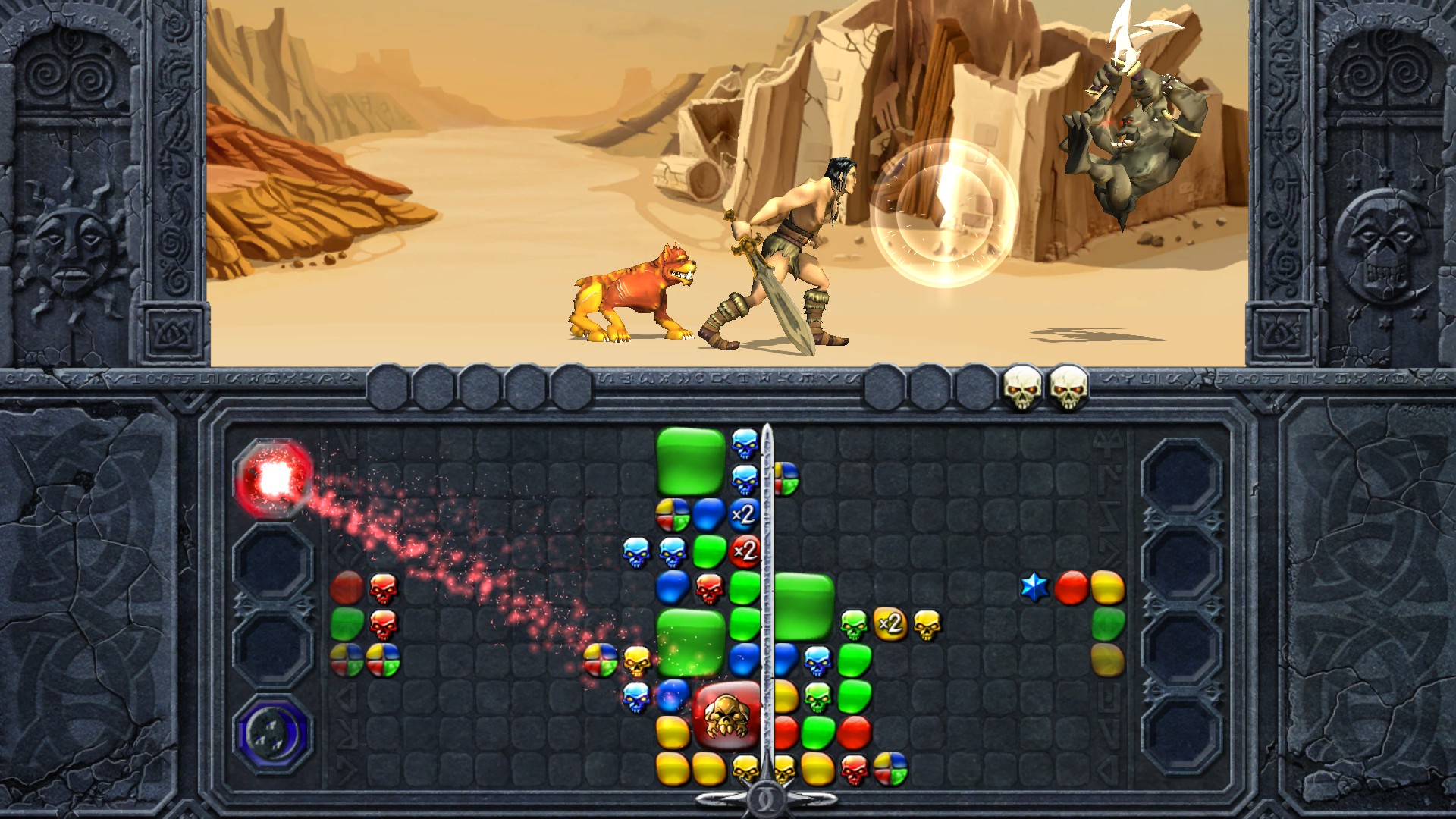Select the blue star gem
Viewport: 1456px width, 819px height.
(x=1034, y=588)
